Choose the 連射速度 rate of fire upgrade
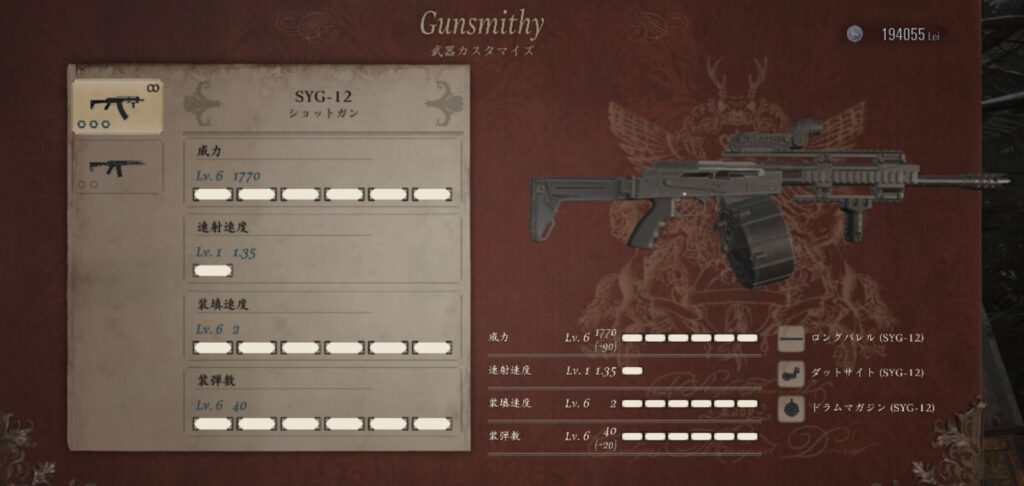This screenshot has height=486, width=1024. (x=322, y=249)
